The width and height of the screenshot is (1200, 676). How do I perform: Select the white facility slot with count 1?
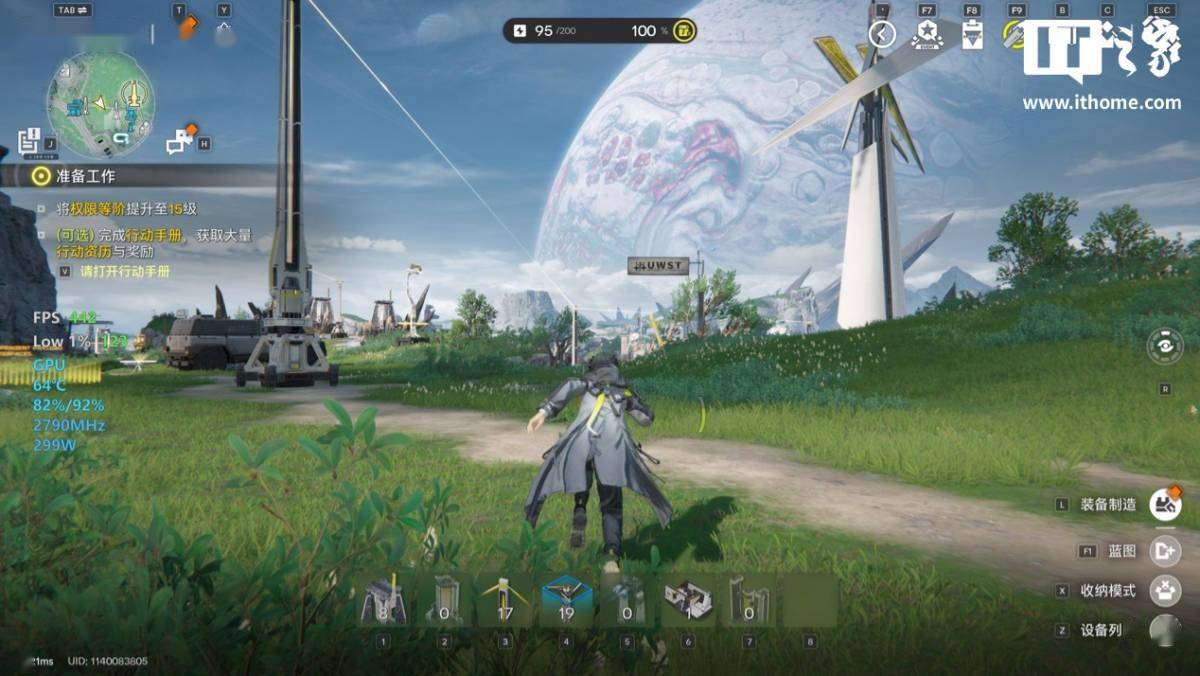click(x=688, y=602)
